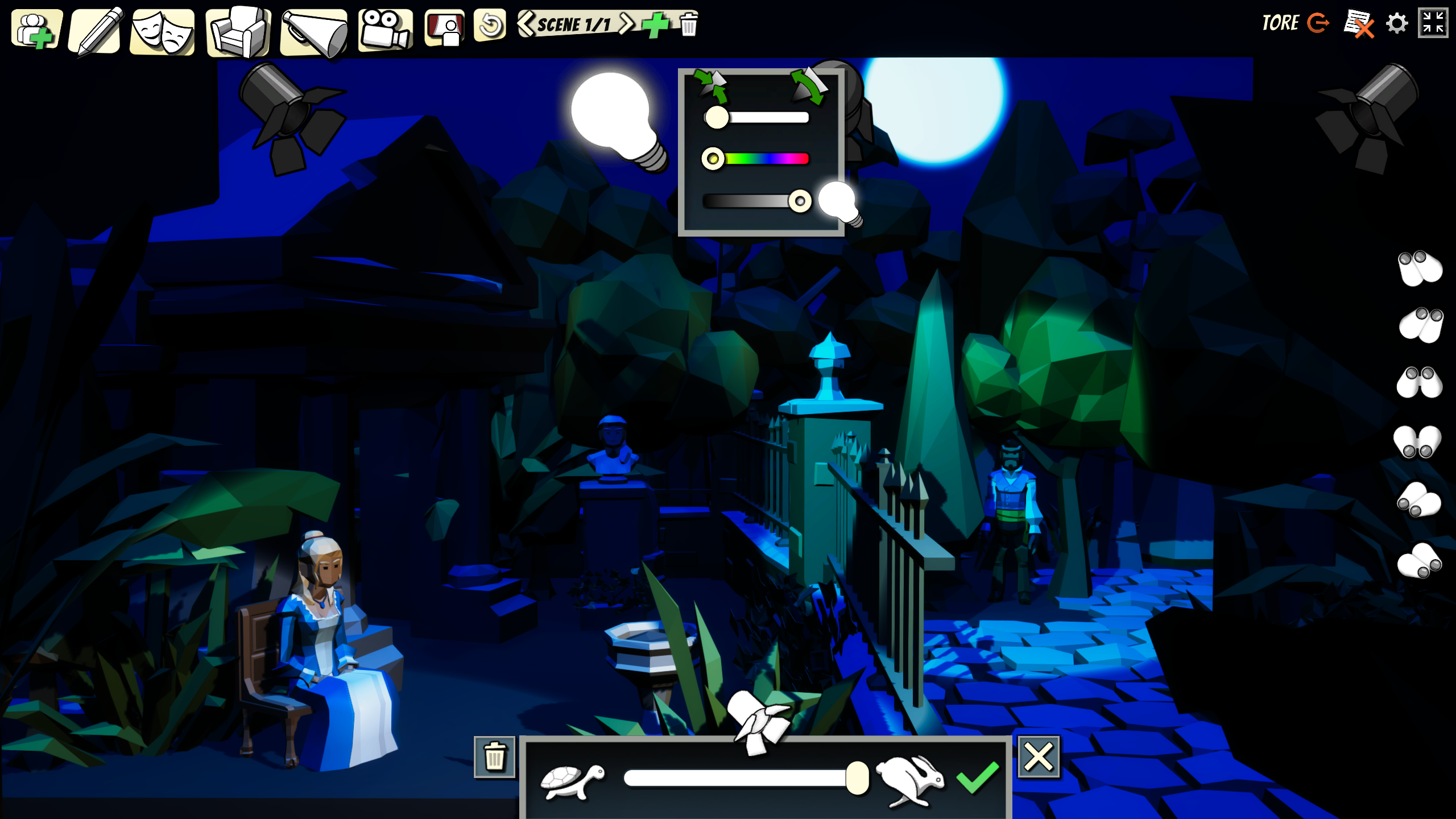Add a new scene with green plus
Viewport: 1456px width, 819px height.
point(655,25)
